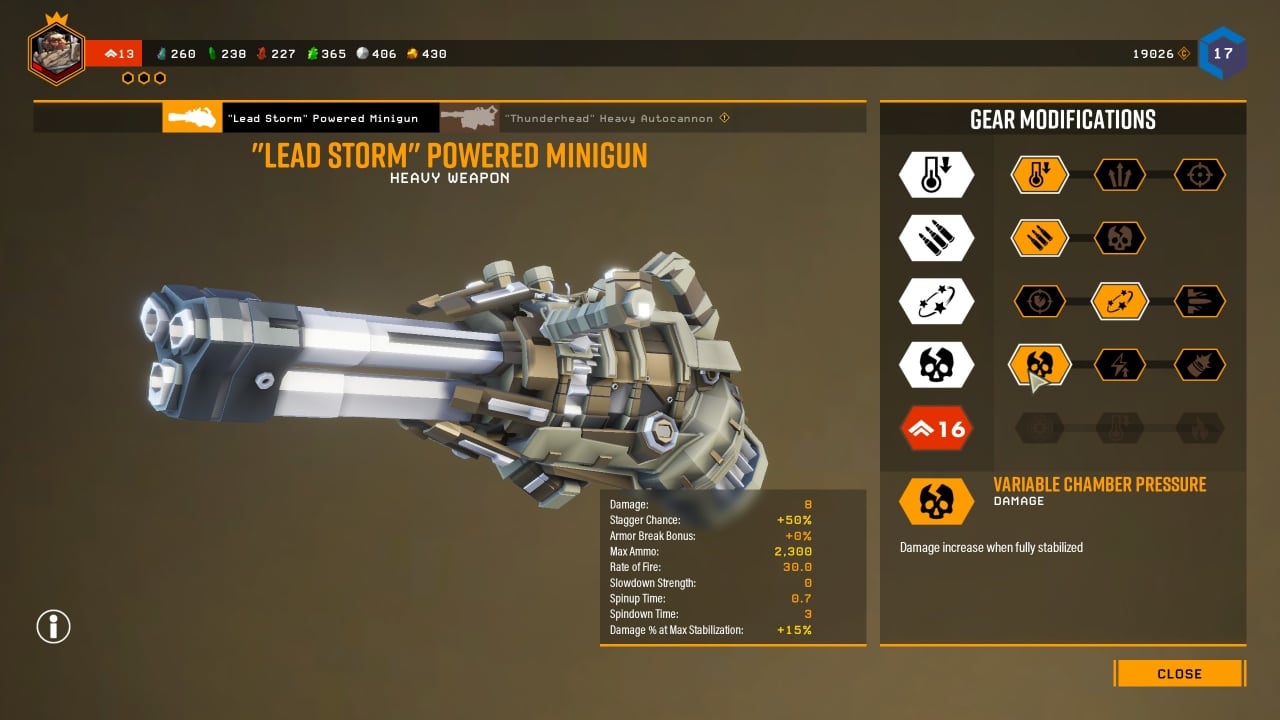Select the dark circular target mod in tier three
The height and width of the screenshot is (720, 1280).
[x=1040, y=301]
